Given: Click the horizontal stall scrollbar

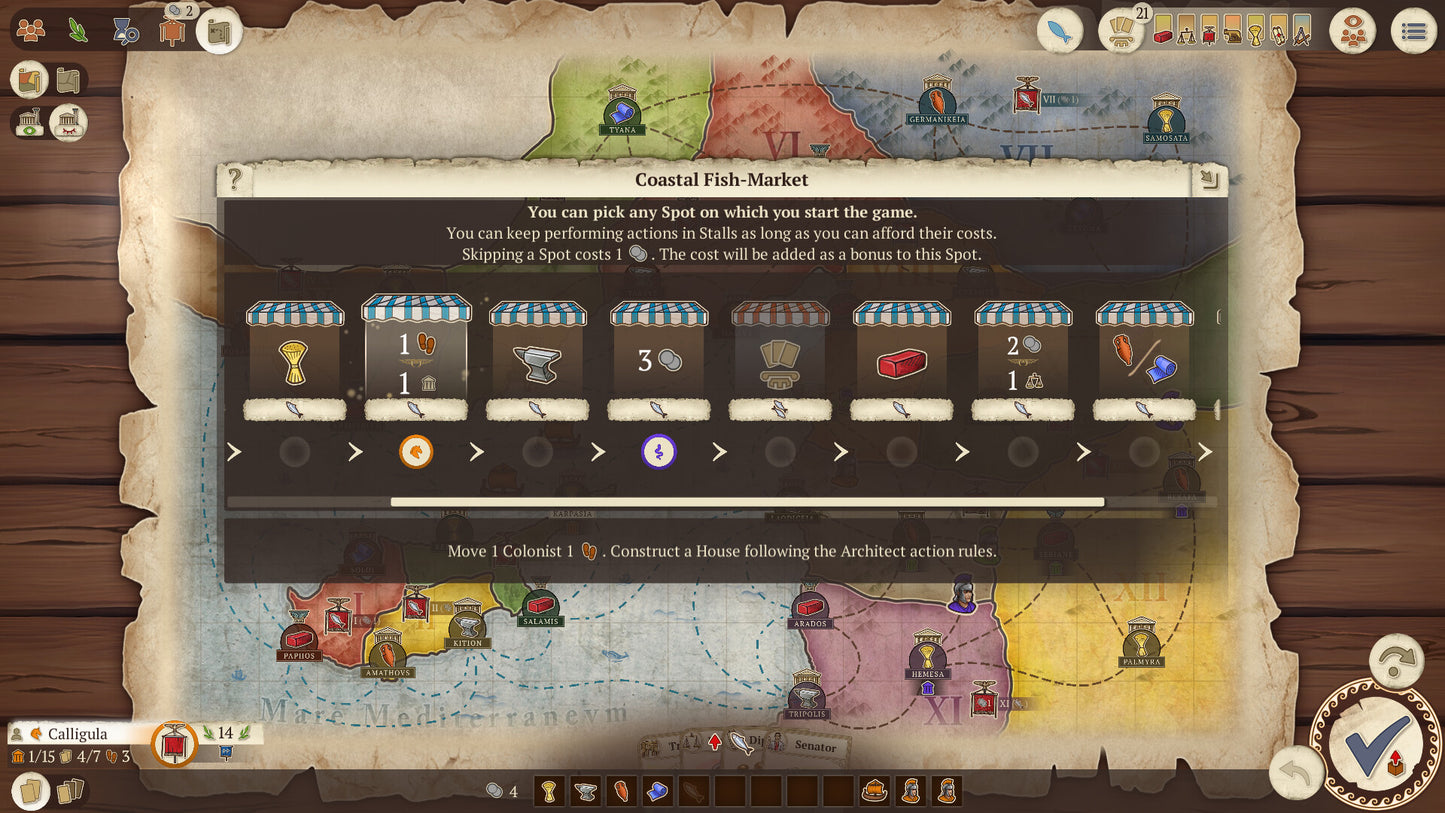Looking at the screenshot, I should coord(747,502).
